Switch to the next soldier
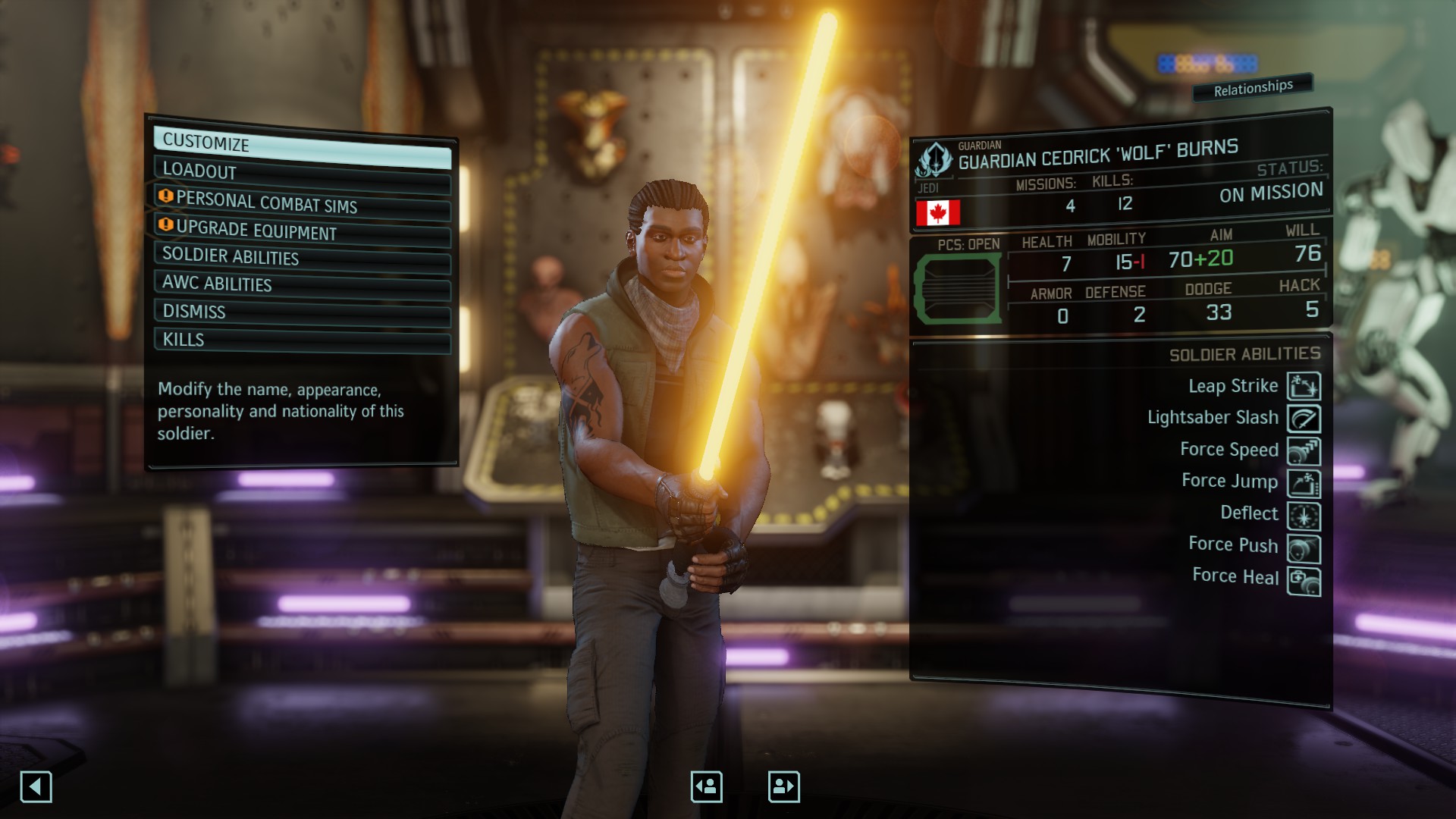 783,786
